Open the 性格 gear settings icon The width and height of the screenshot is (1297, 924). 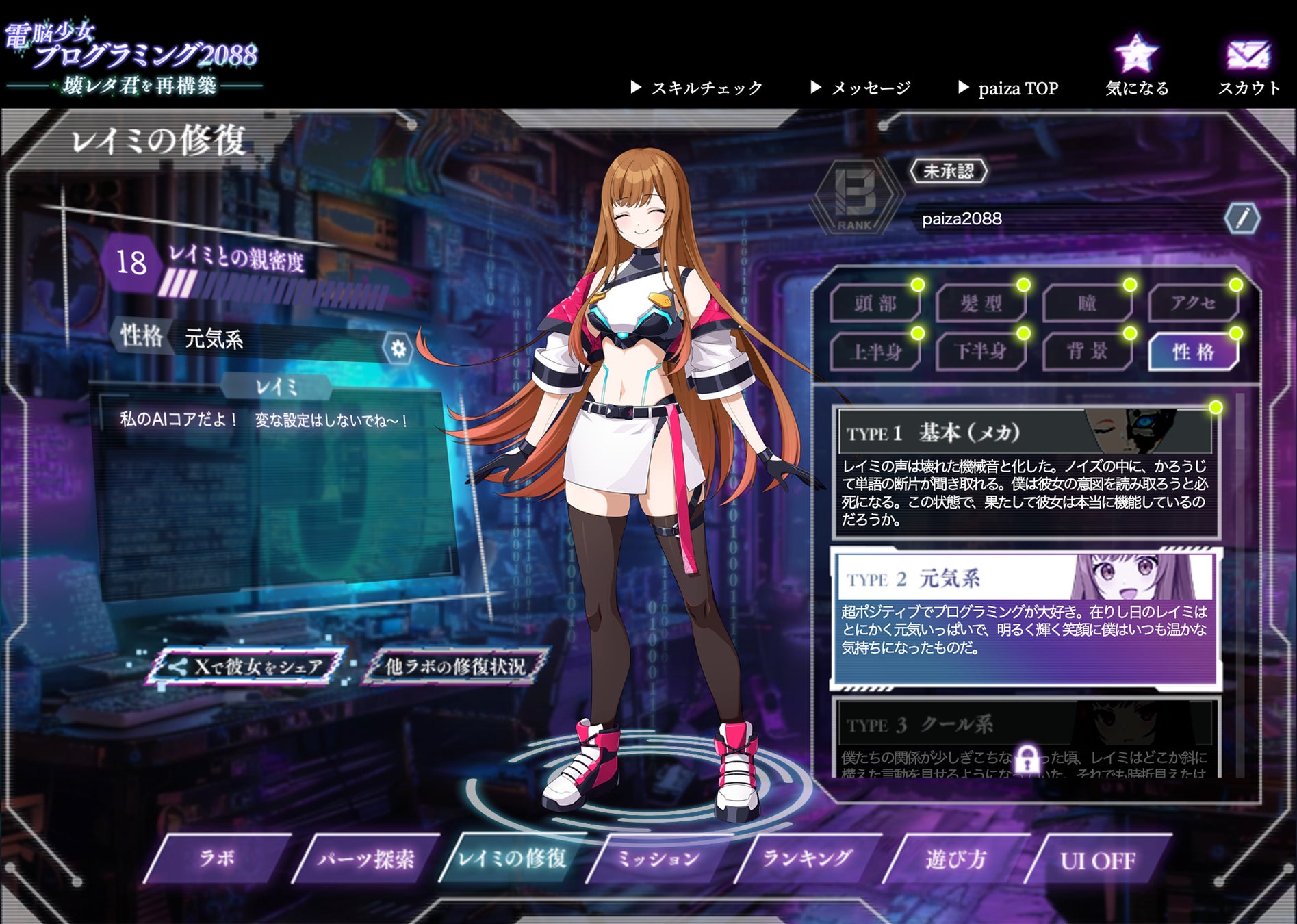(x=398, y=348)
